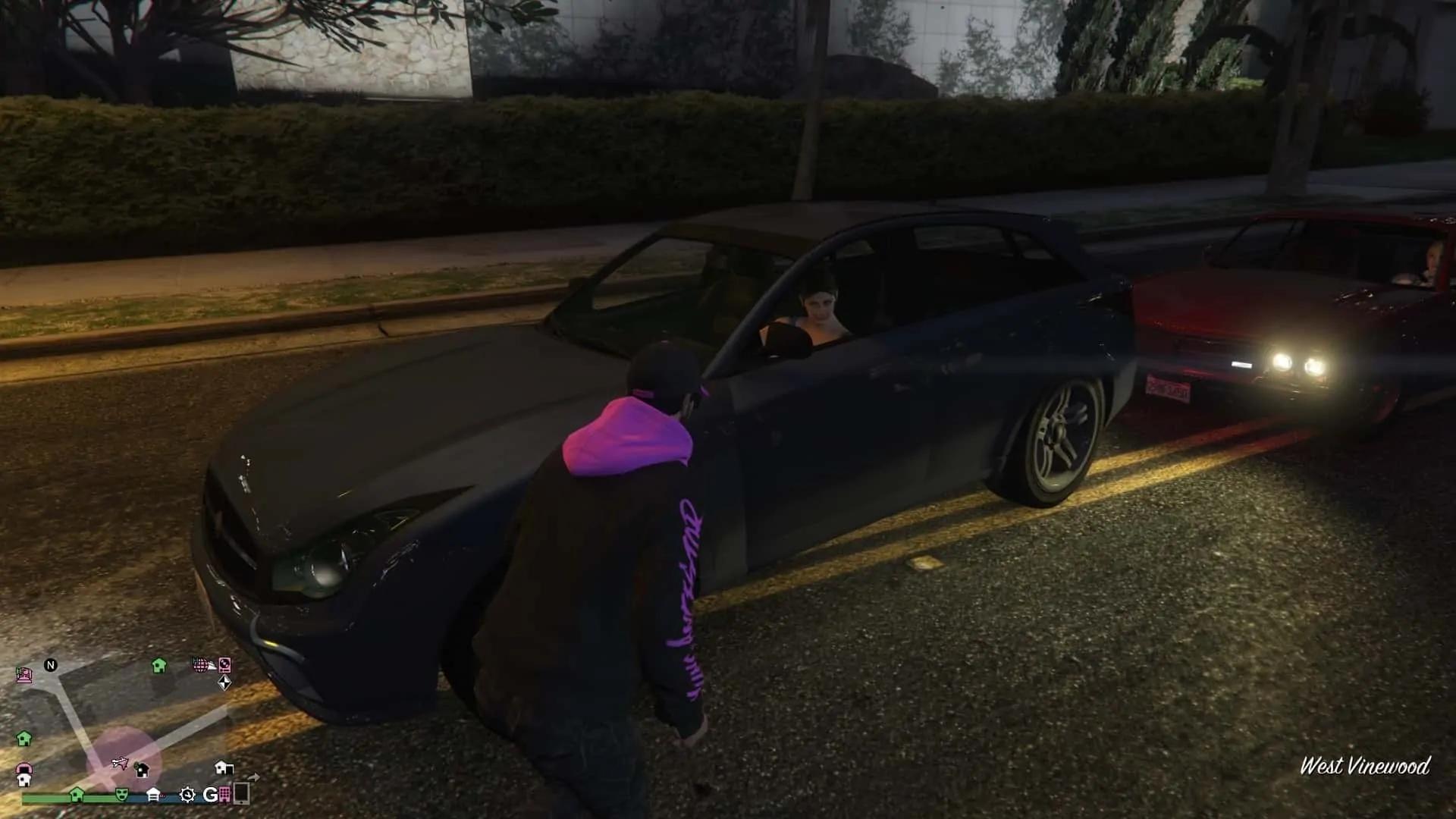Click the north compass marker on the minimap

point(51,665)
